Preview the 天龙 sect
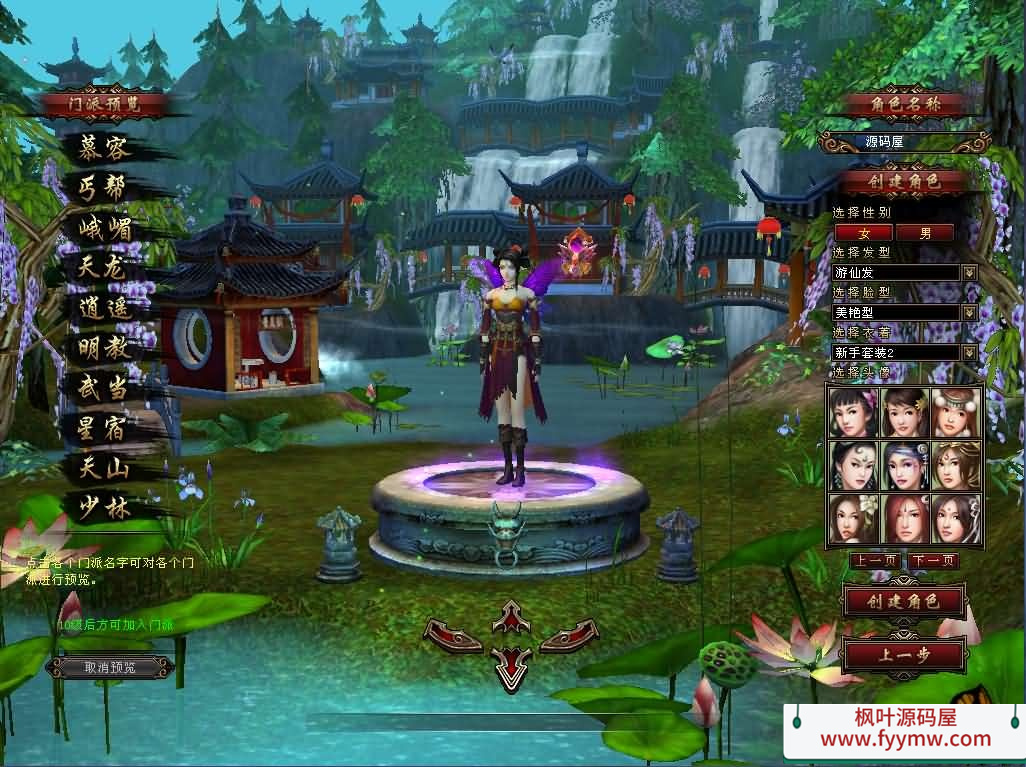The image size is (1026, 767). pyautogui.click(x=104, y=268)
